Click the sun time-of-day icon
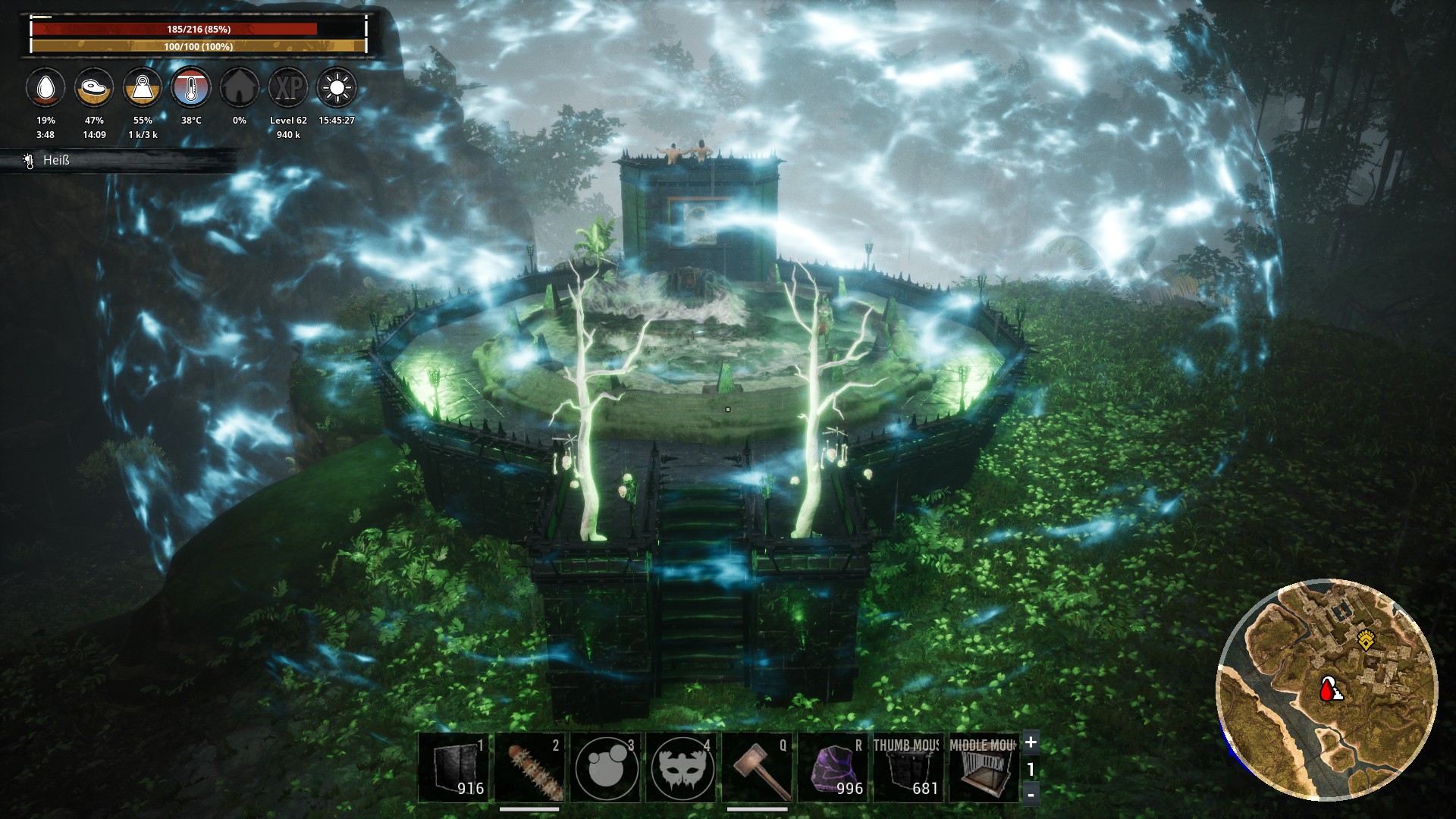This screenshot has width=1456, height=819. (x=337, y=88)
